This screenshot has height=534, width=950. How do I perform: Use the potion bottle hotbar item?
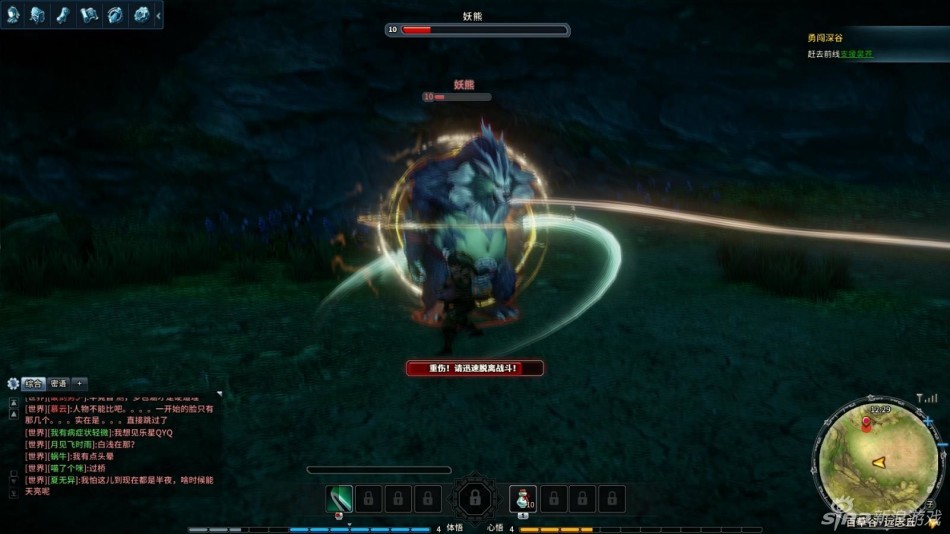pyautogui.click(x=522, y=498)
